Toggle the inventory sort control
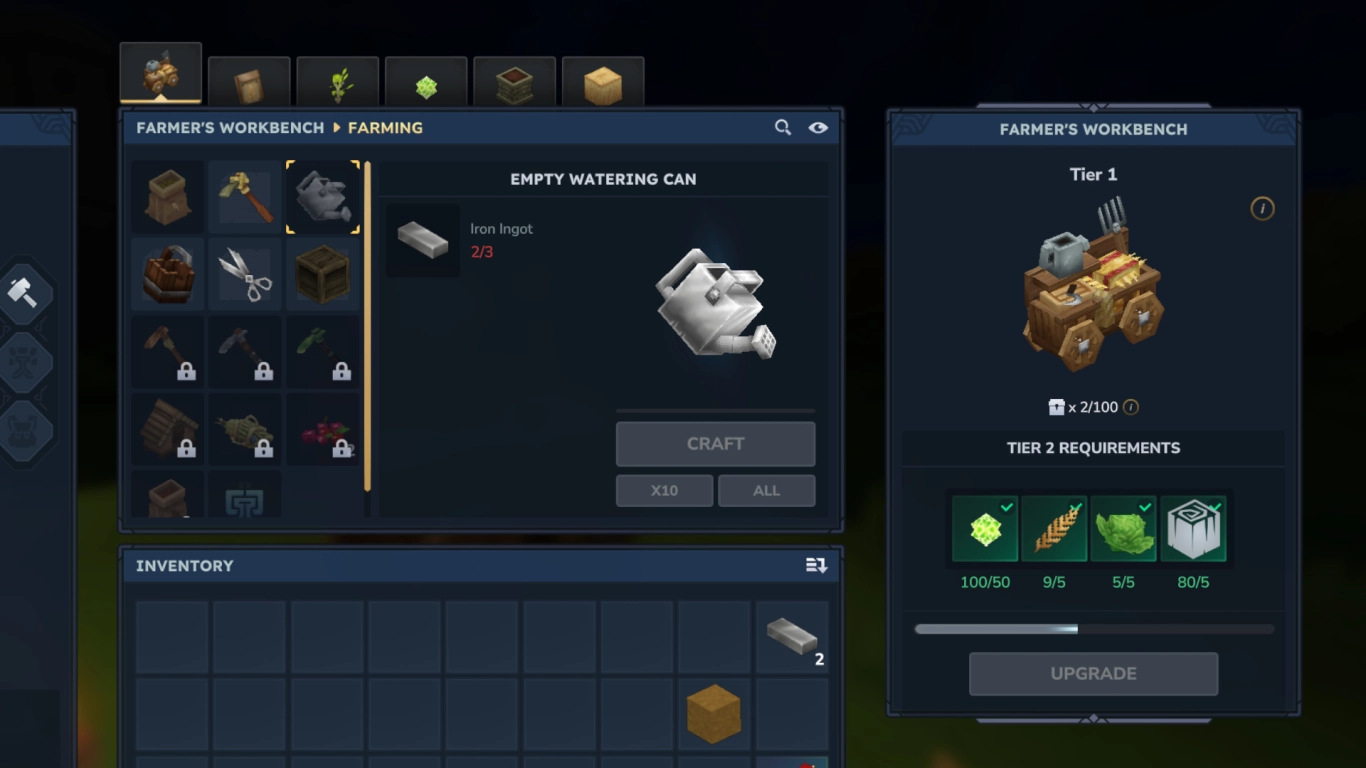The height and width of the screenshot is (768, 1366). [815, 565]
